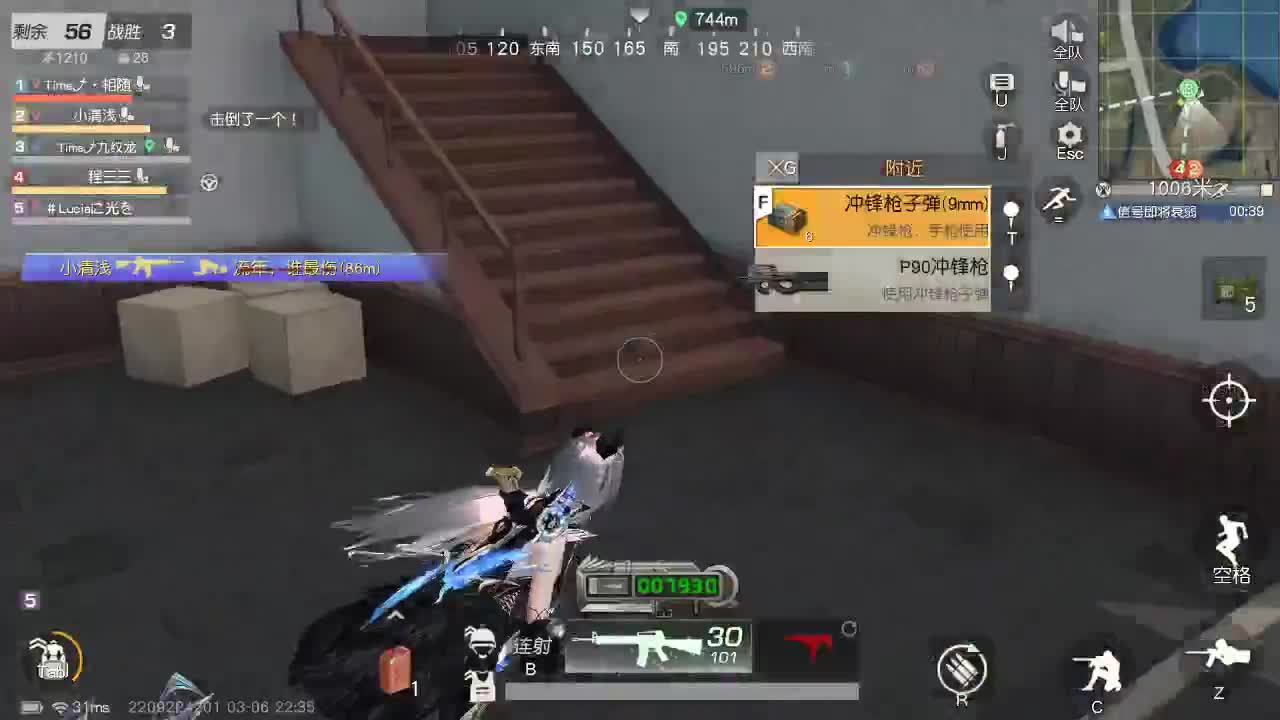Open the Tab inventory icon bottom left
The image size is (1280, 720).
50,660
